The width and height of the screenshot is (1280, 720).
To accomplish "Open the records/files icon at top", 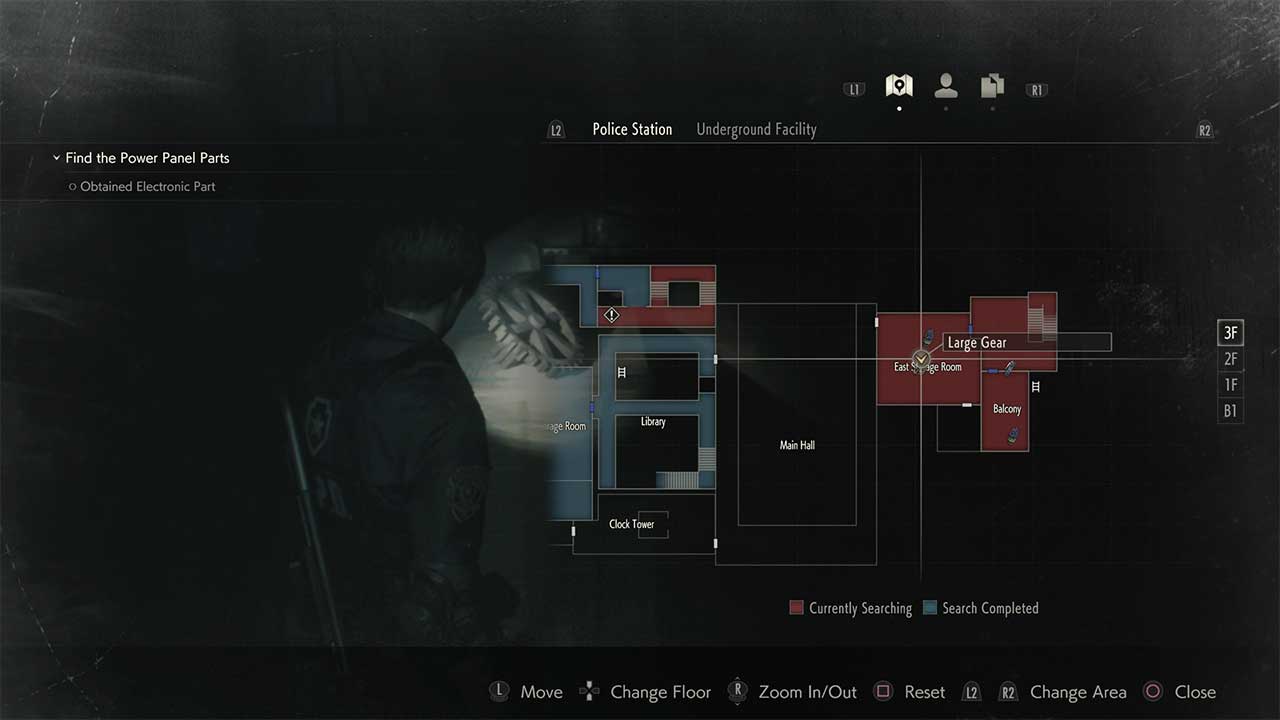I will point(991,87).
